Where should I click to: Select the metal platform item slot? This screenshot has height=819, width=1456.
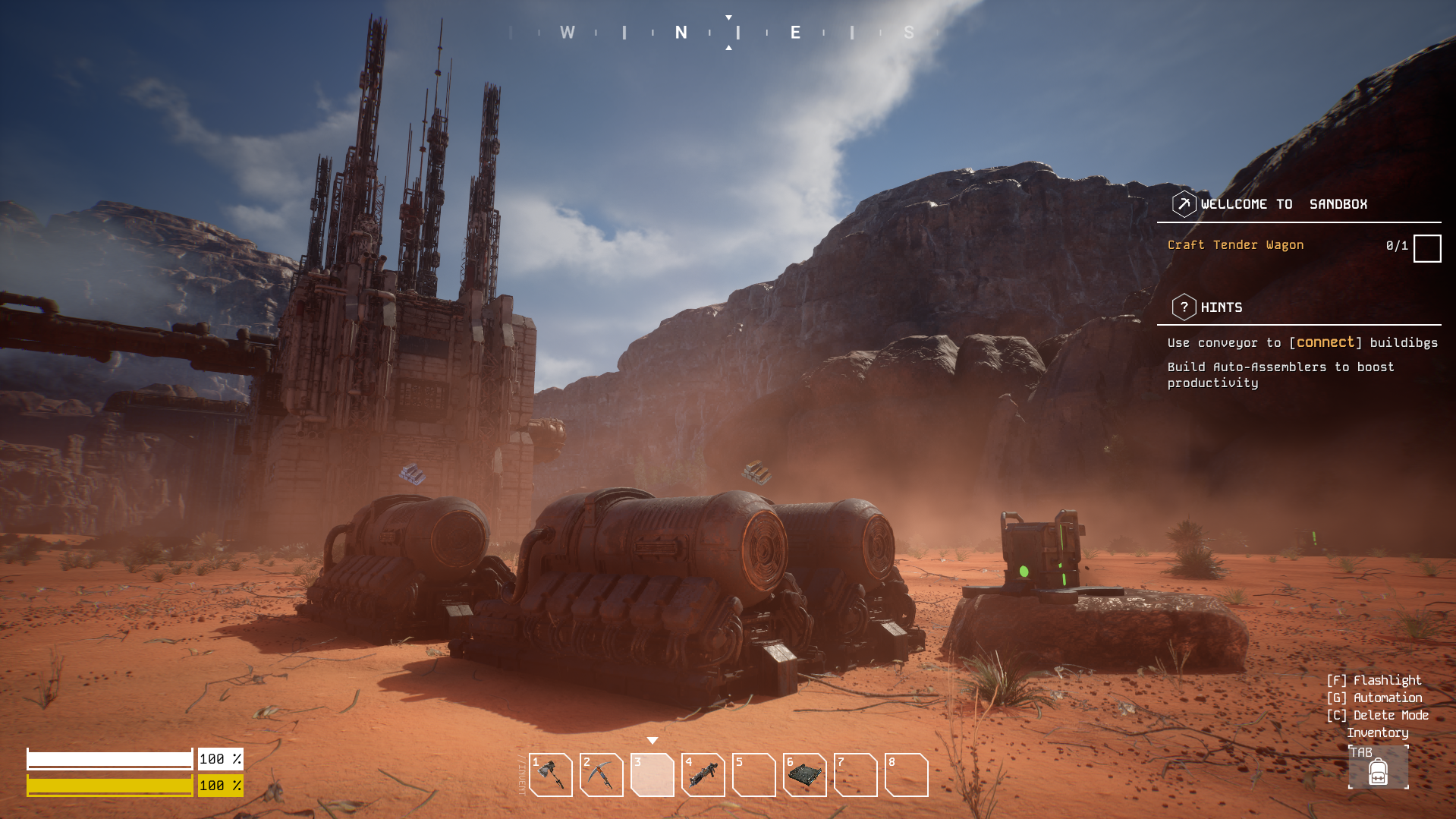coord(805,775)
